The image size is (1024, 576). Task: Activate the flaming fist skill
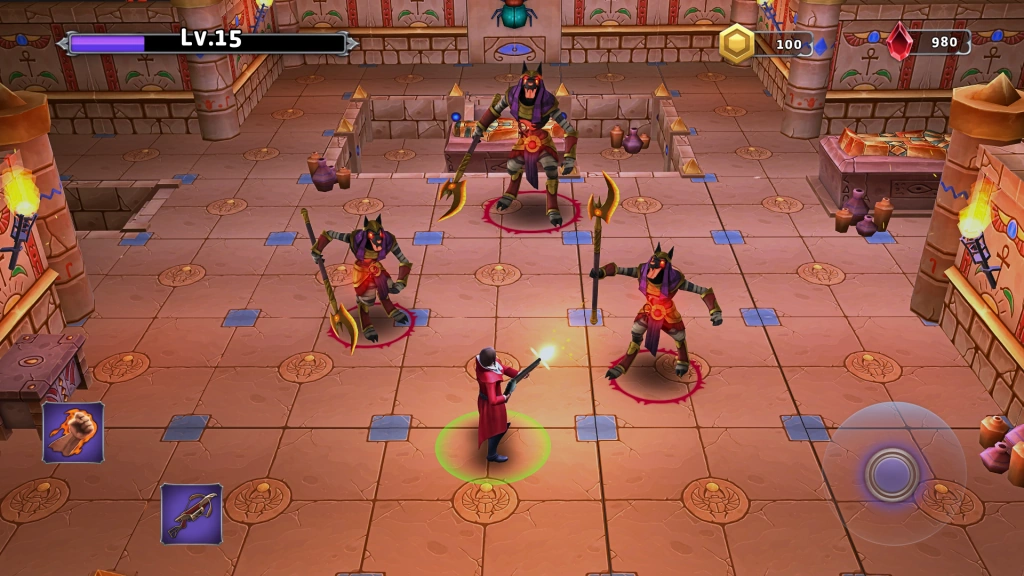tap(73, 432)
